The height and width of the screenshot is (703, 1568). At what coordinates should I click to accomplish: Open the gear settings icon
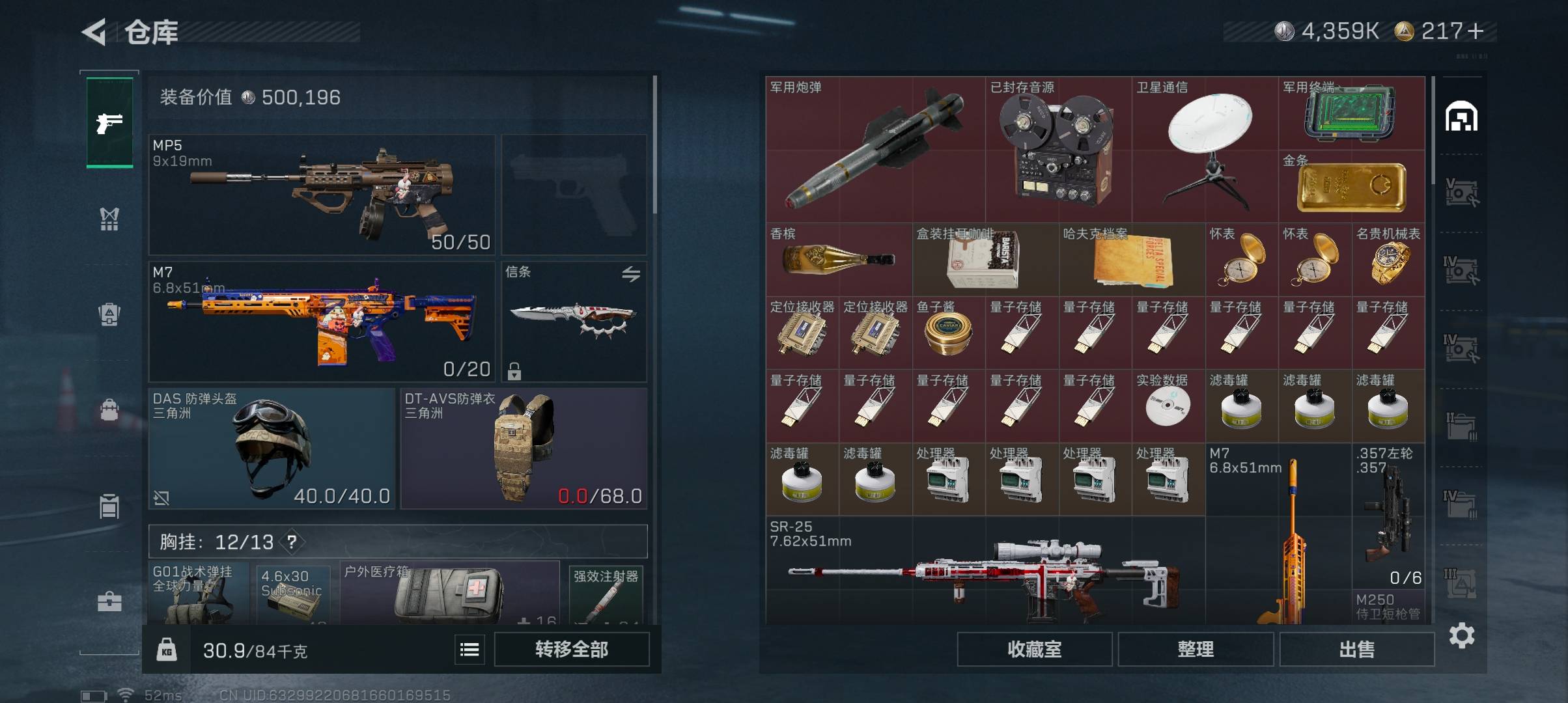click(1461, 635)
